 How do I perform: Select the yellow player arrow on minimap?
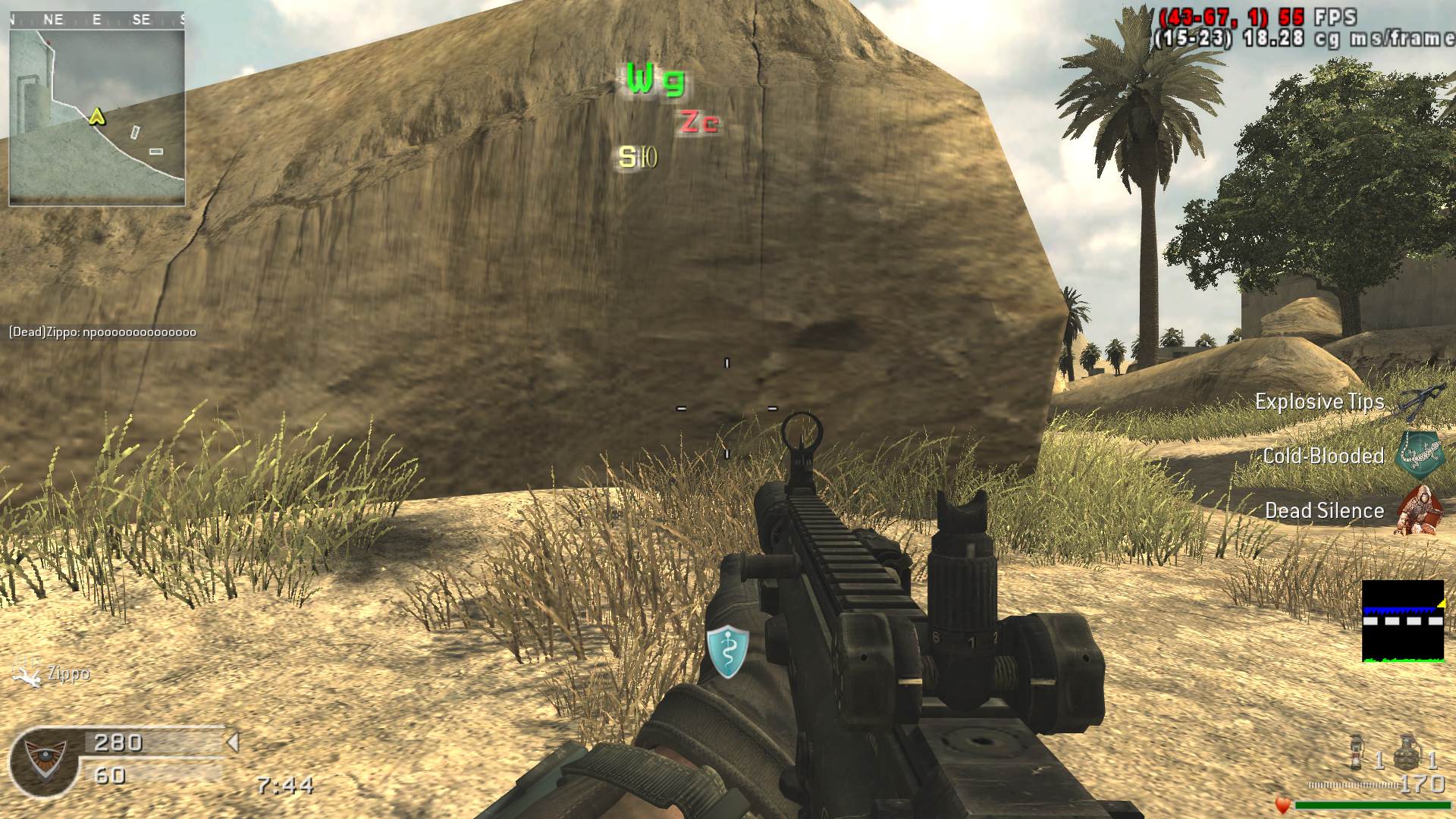(96, 116)
